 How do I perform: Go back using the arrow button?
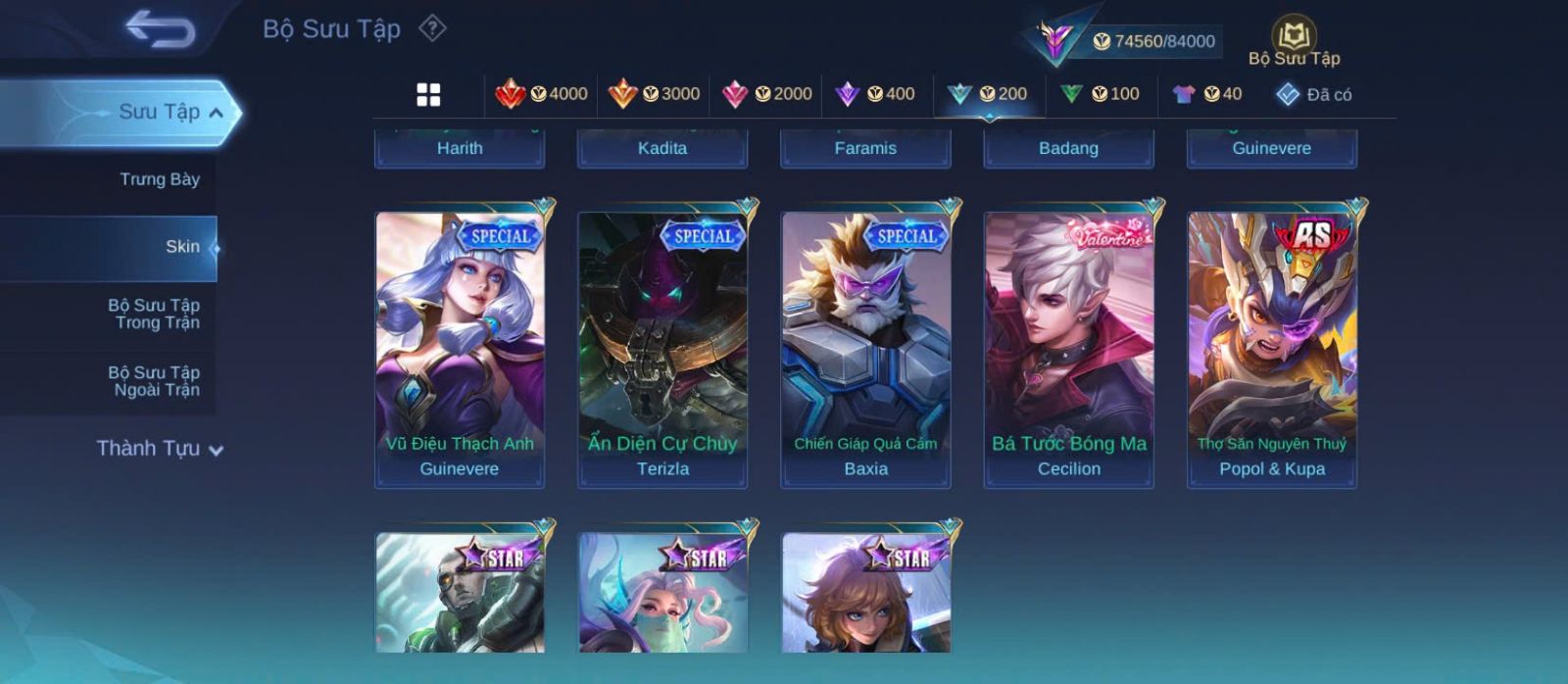click(161, 29)
